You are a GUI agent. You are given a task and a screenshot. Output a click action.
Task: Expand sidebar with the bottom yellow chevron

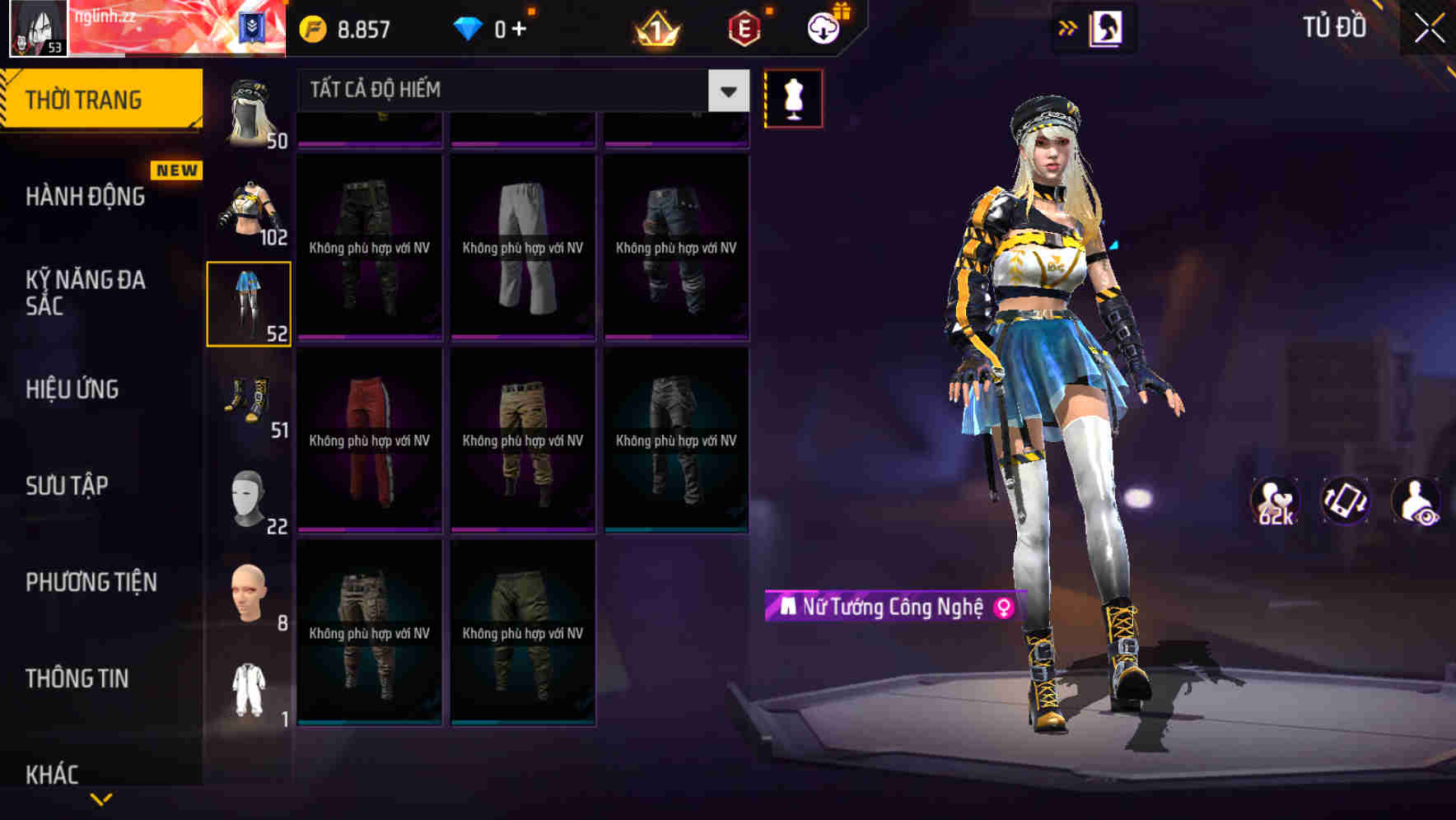(103, 798)
